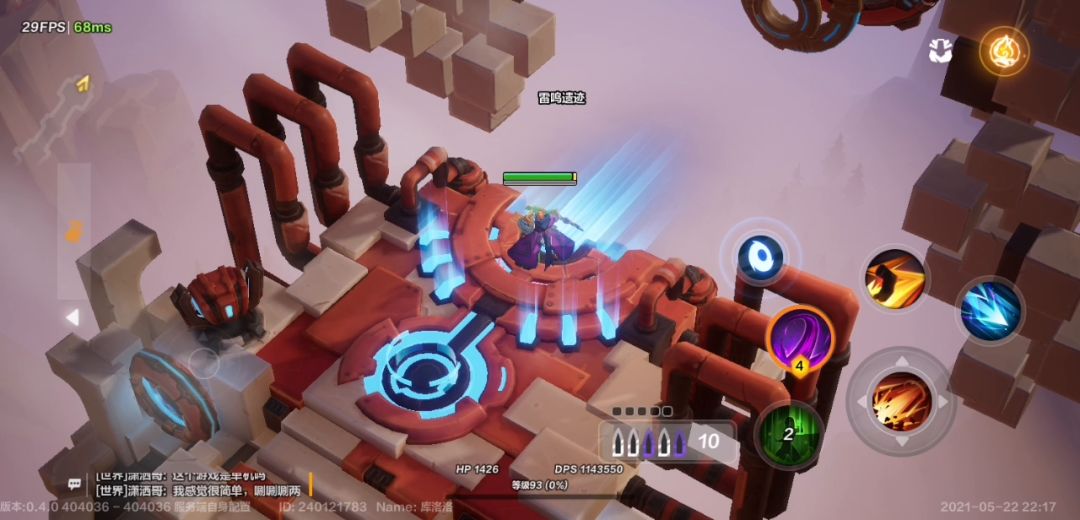
Task: Expand the panel with the white arrow
Action: pos(72,318)
